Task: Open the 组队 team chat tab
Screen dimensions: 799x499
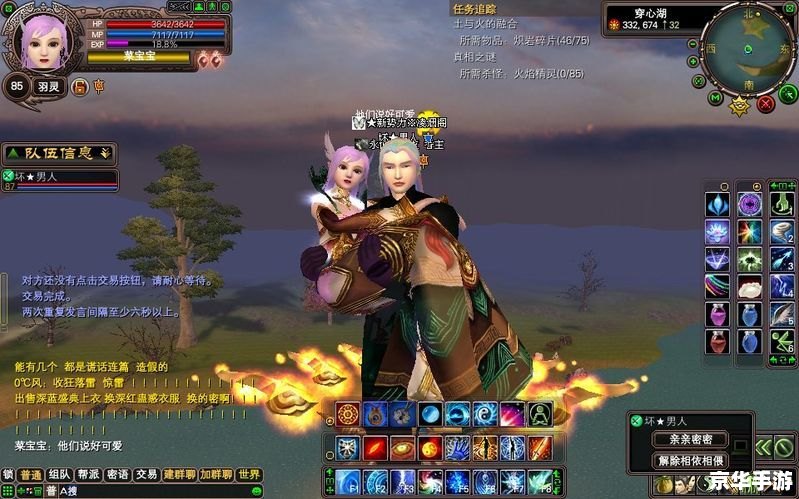Action: 60,474
